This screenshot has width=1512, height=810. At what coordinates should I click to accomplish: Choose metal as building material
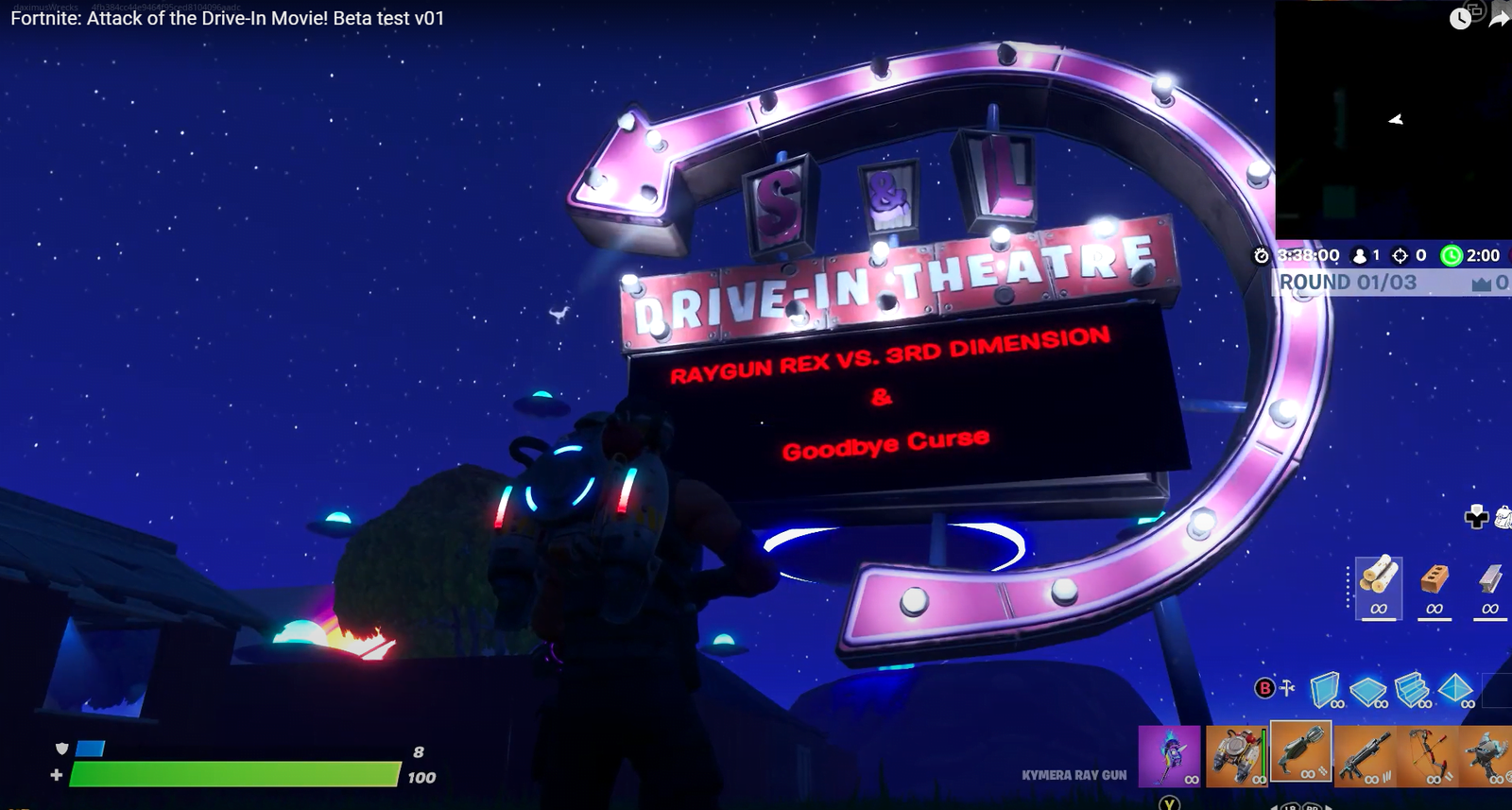1490,577
